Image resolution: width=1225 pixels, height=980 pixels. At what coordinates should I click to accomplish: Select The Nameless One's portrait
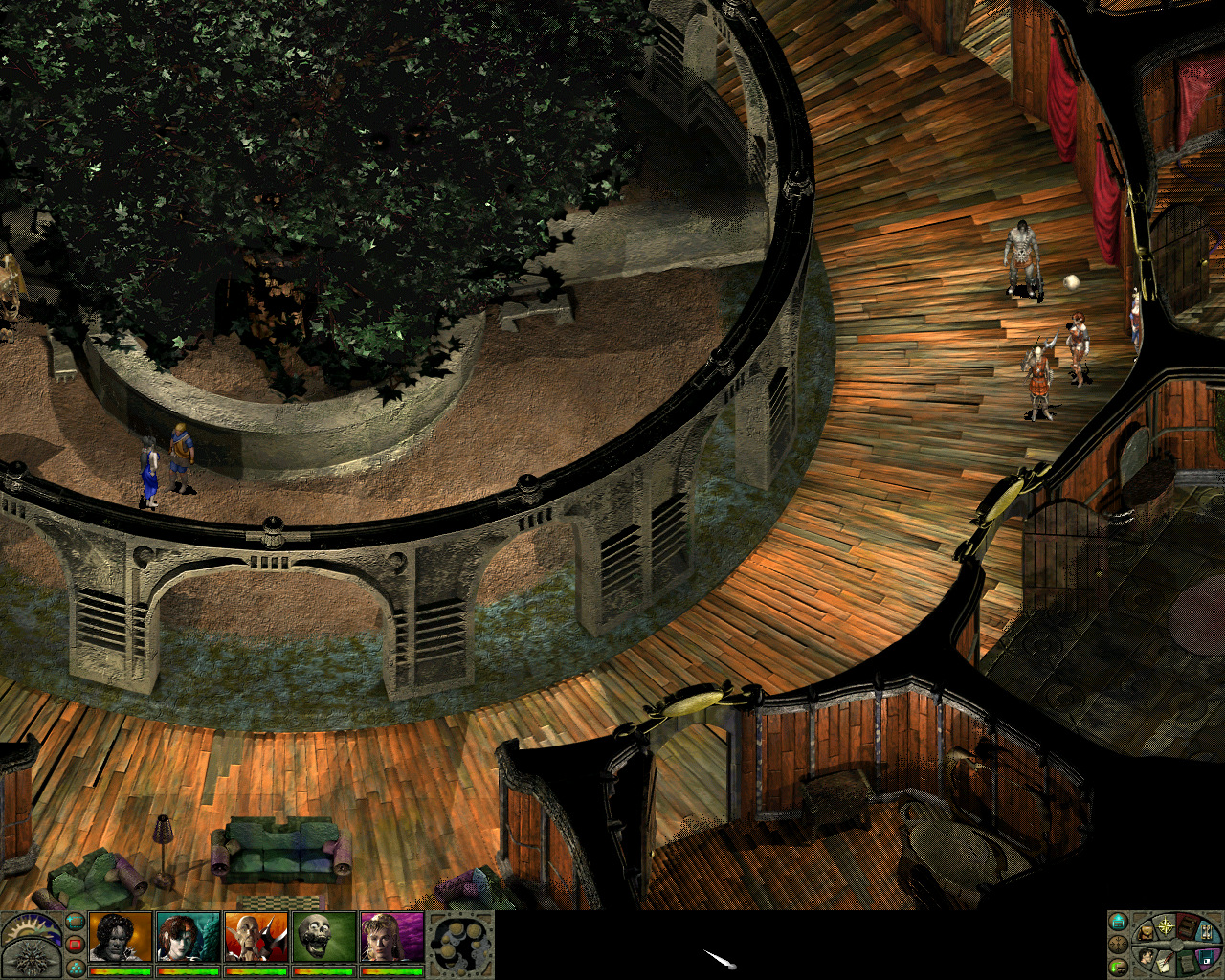121,937
